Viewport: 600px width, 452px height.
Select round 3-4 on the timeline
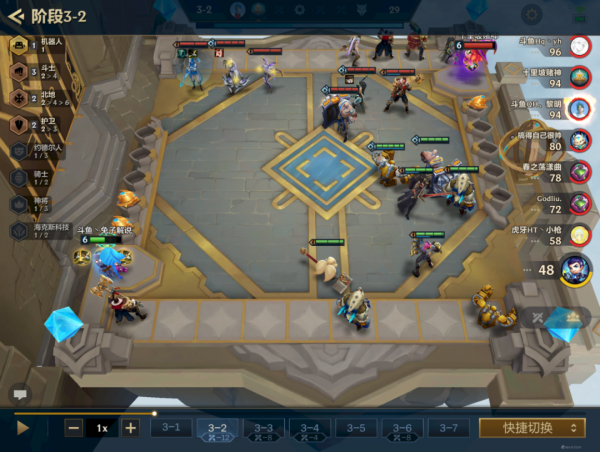coord(310,428)
